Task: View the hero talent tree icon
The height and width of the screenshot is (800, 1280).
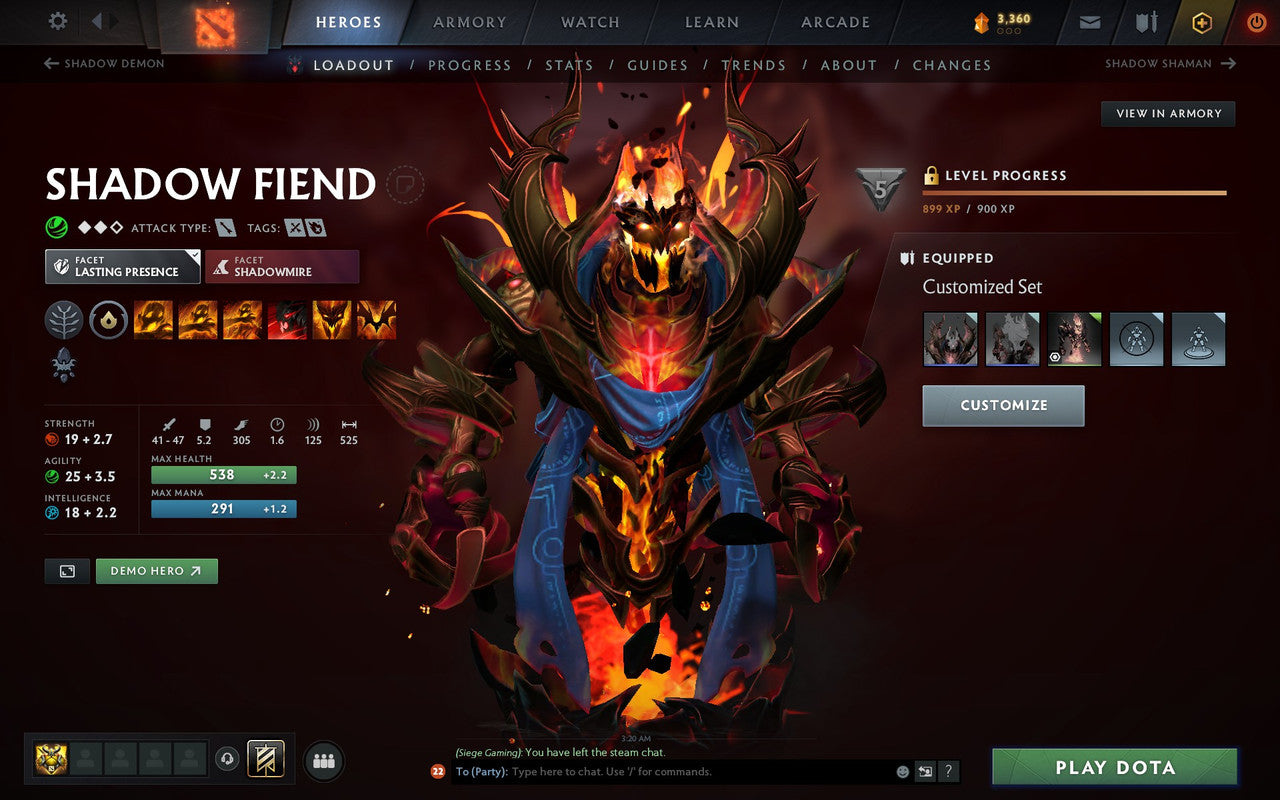Action: [x=63, y=320]
